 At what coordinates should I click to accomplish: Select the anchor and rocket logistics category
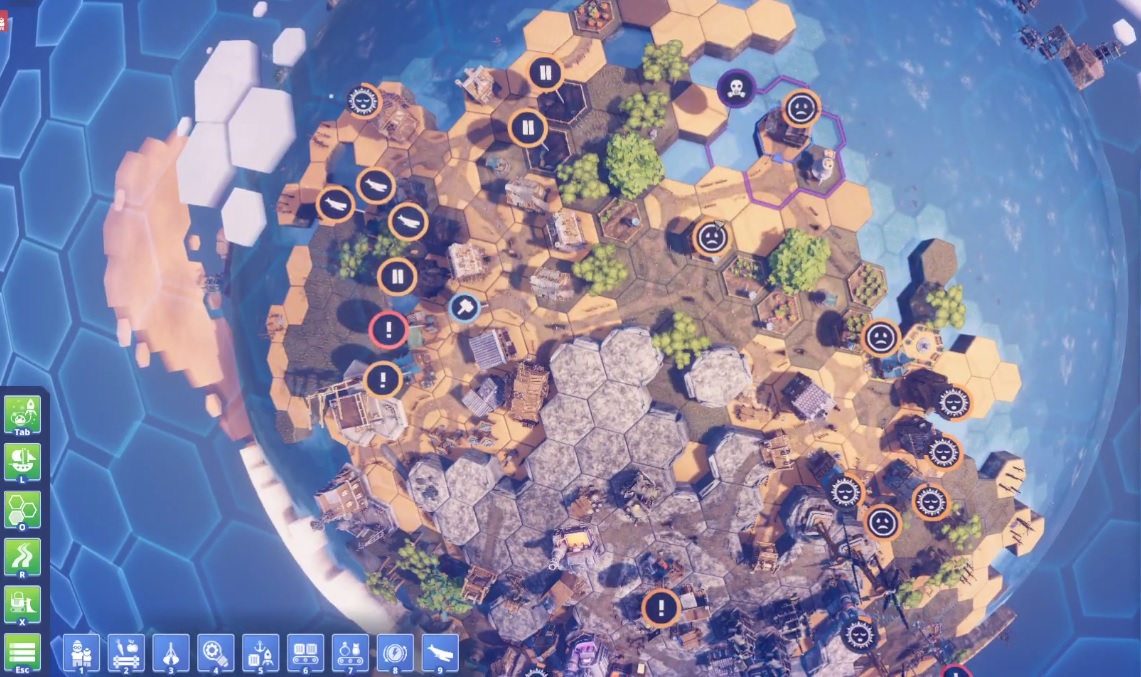point(261,652)
